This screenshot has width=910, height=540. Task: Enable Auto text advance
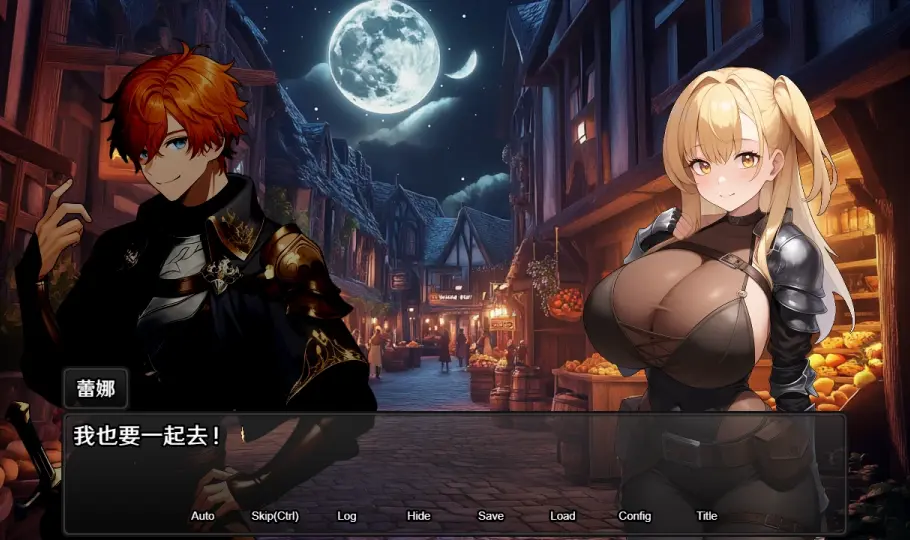pos(202,516)
